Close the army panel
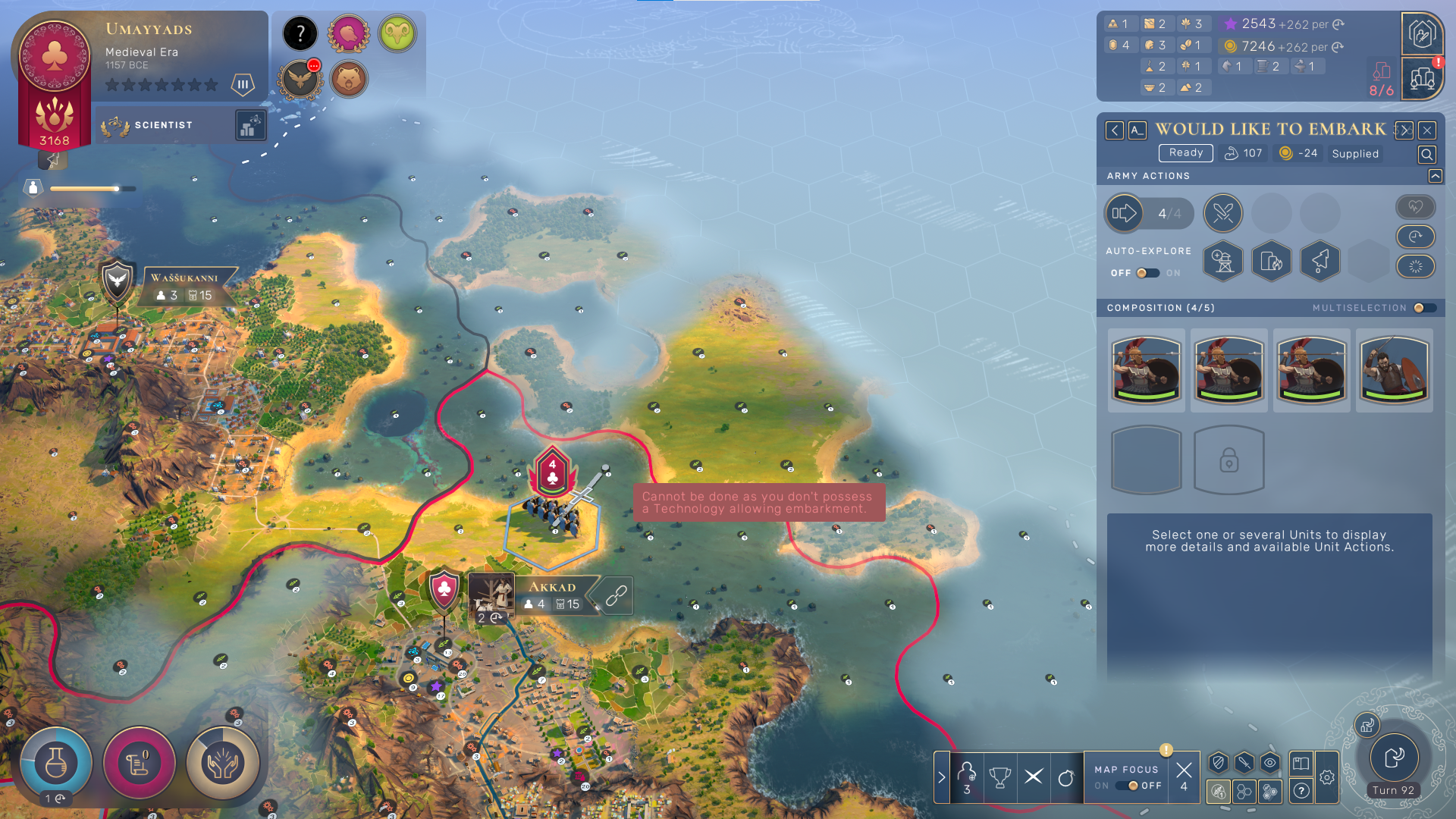Viewport: 1456px width, 819px height. 1426,130
